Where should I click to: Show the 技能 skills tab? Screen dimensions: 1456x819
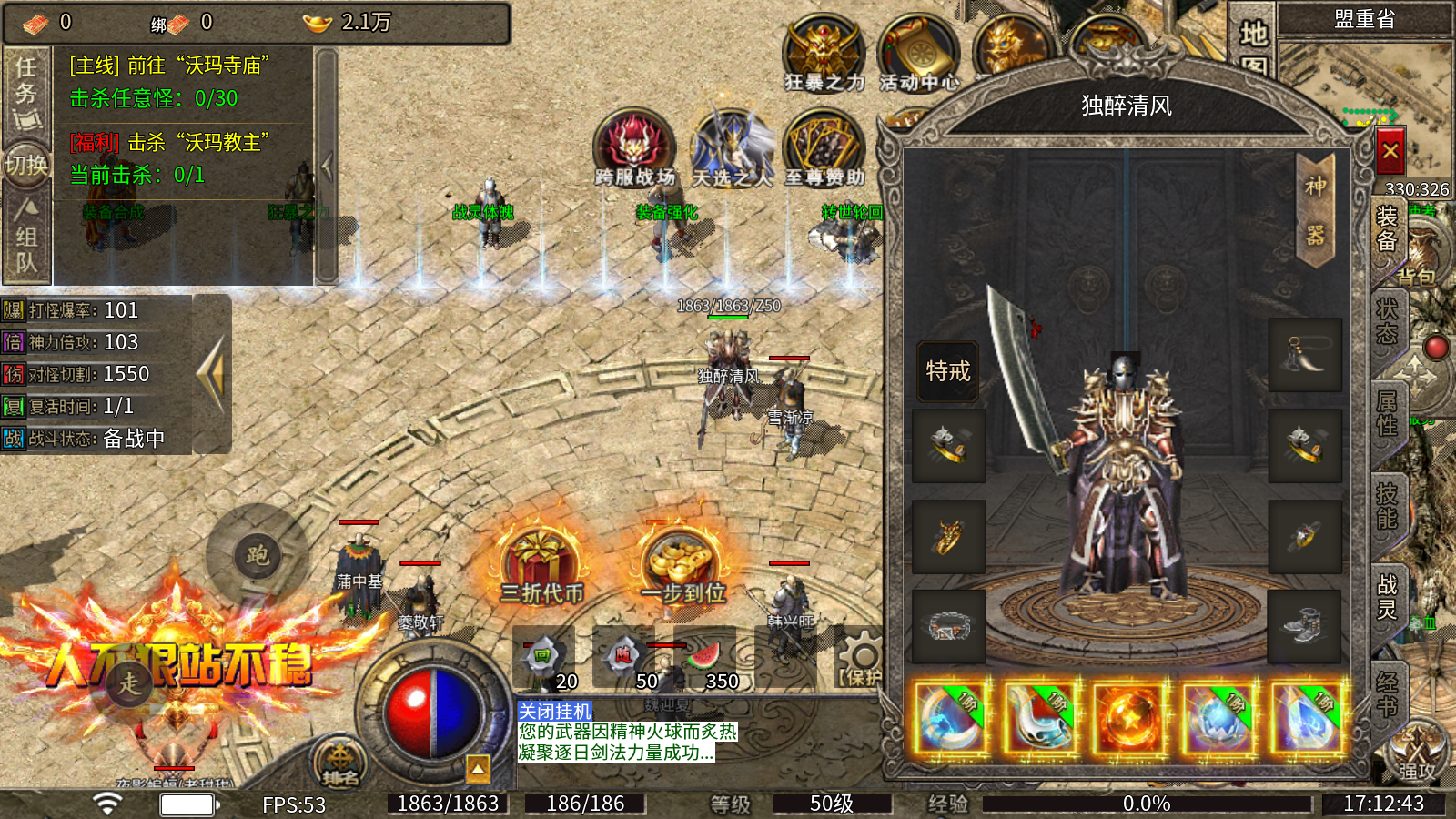pos(1387,506)
